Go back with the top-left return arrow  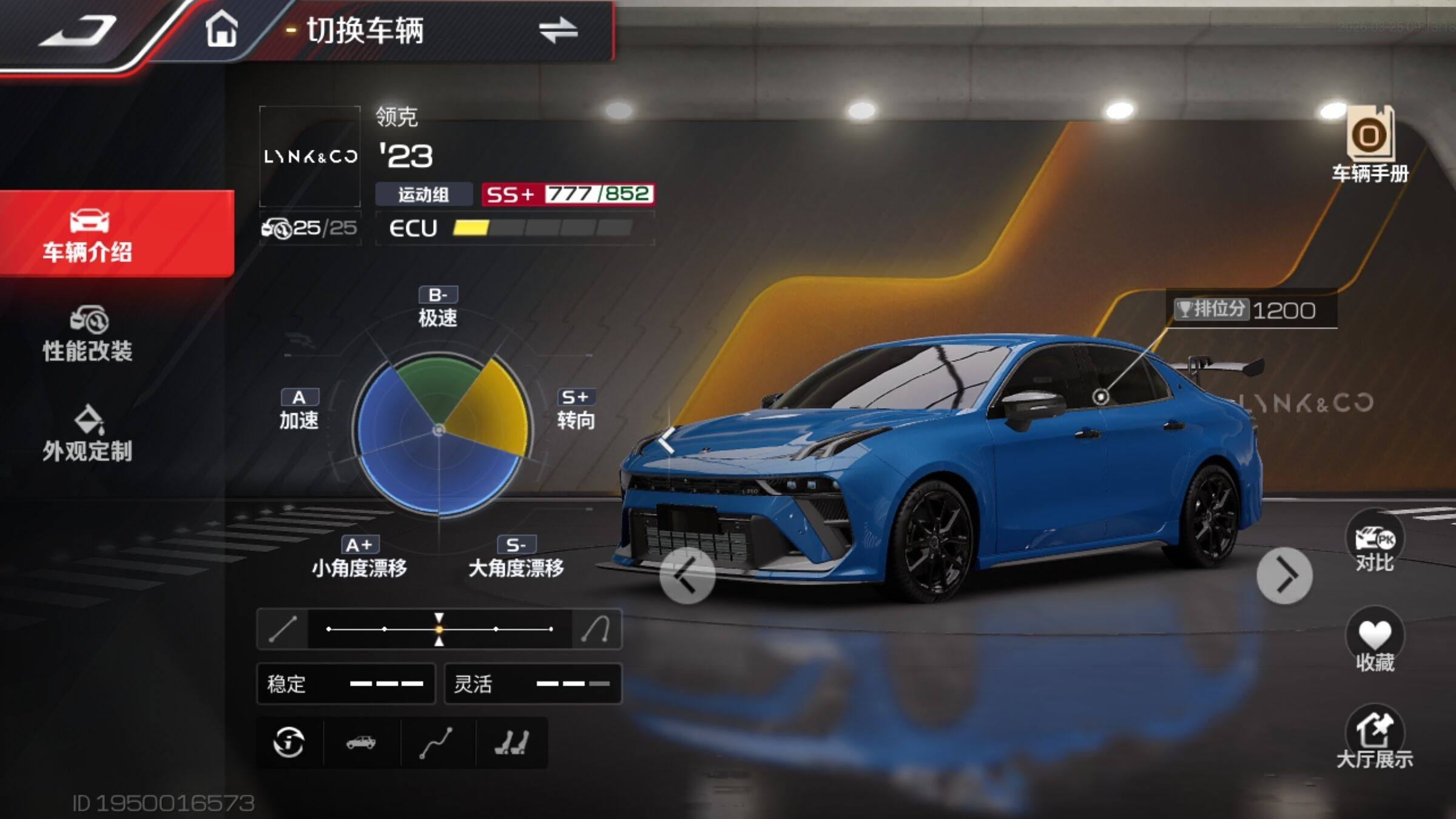coord(78,32)
